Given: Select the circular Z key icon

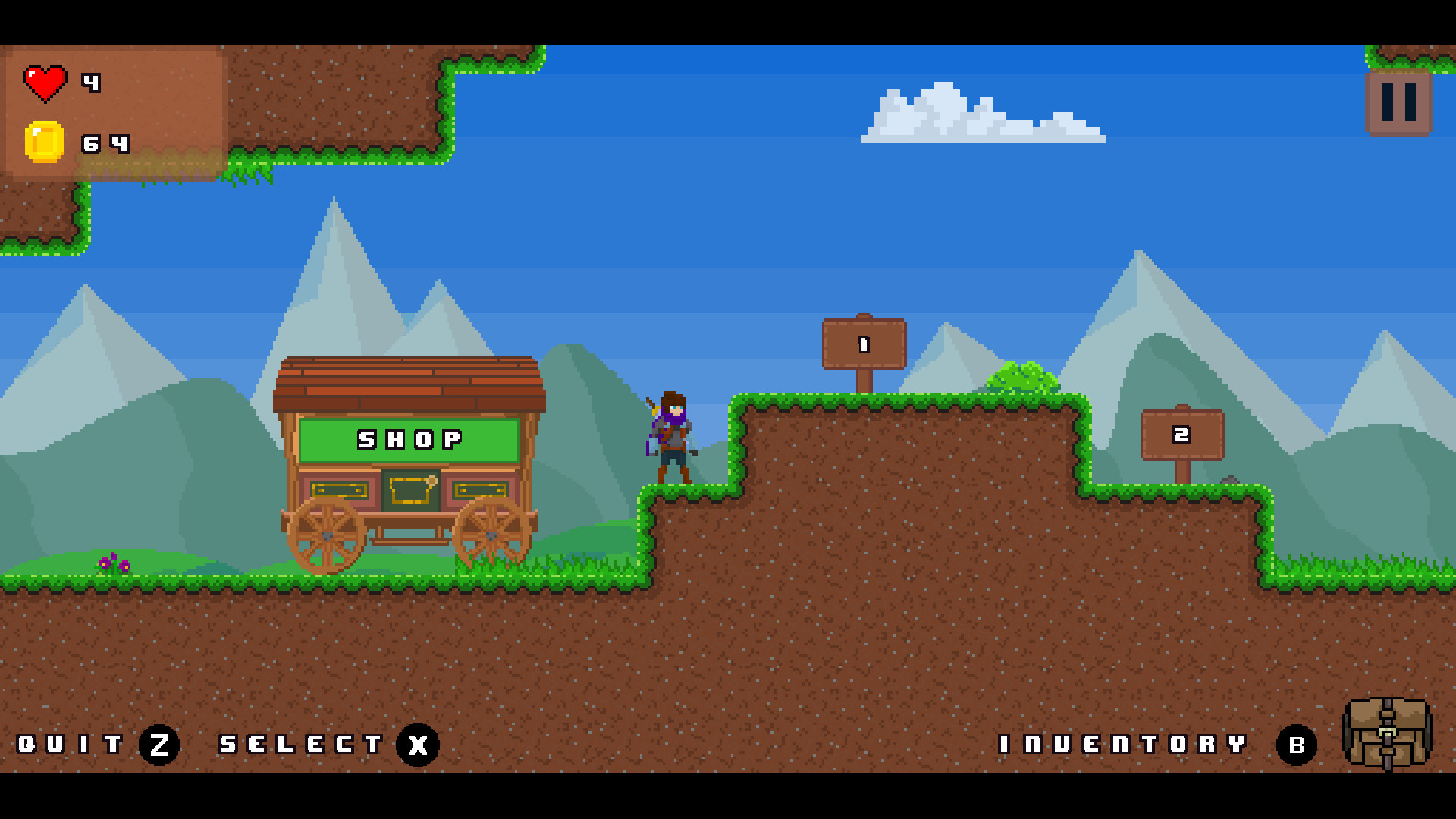Looking at the screenshot, I should 159,745.
